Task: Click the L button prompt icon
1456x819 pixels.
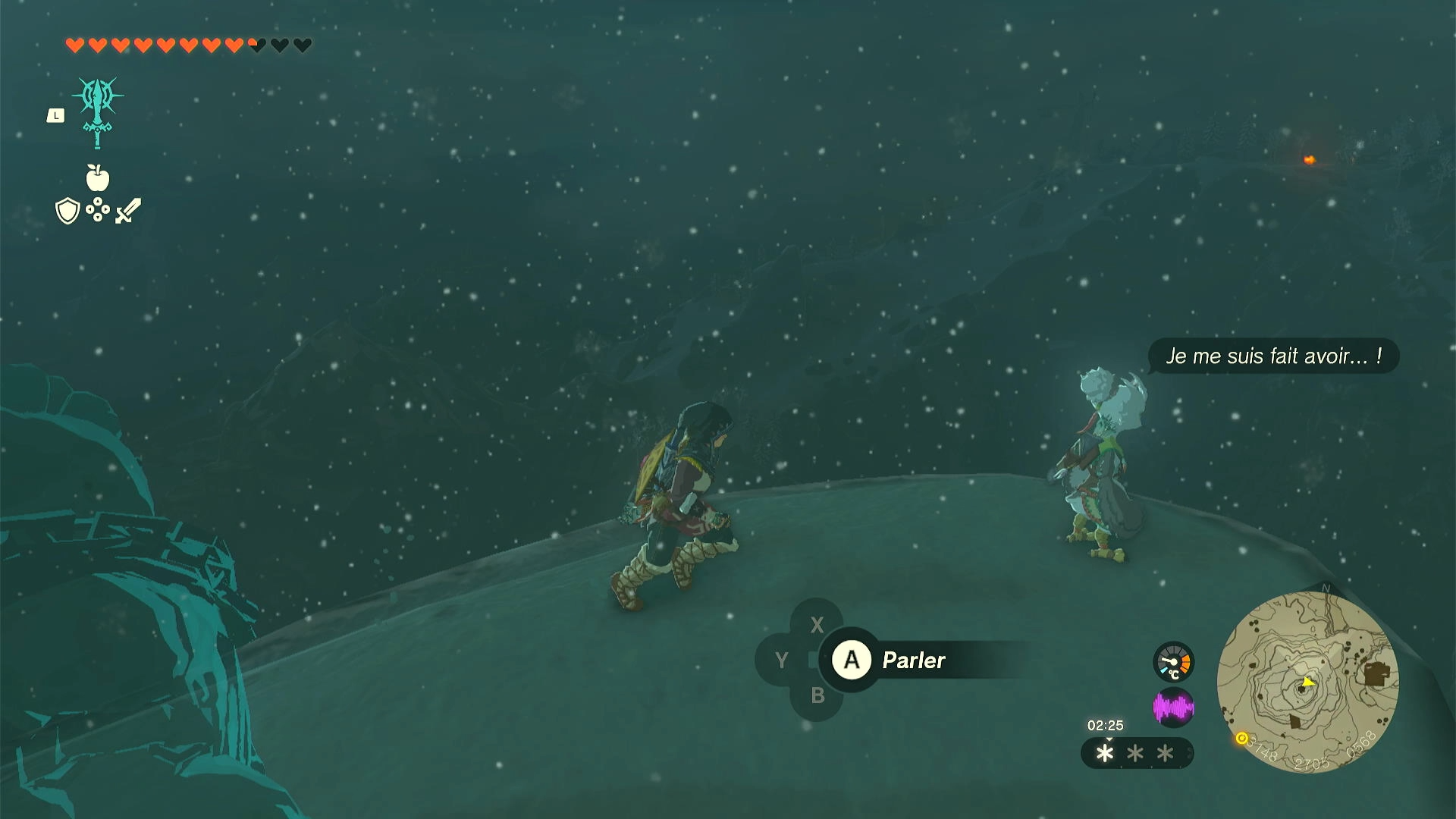Action: click(x=55, y=115)
